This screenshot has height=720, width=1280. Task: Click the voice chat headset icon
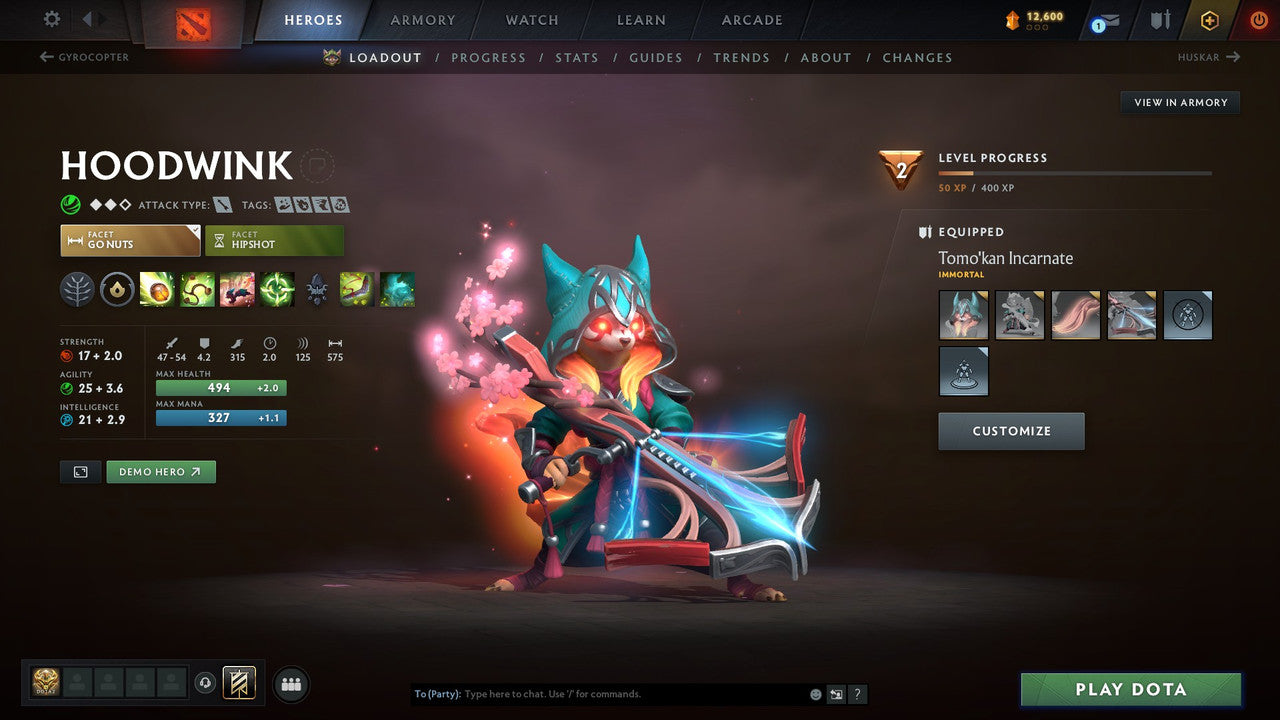pyautogui.click(x=207, y=684)
